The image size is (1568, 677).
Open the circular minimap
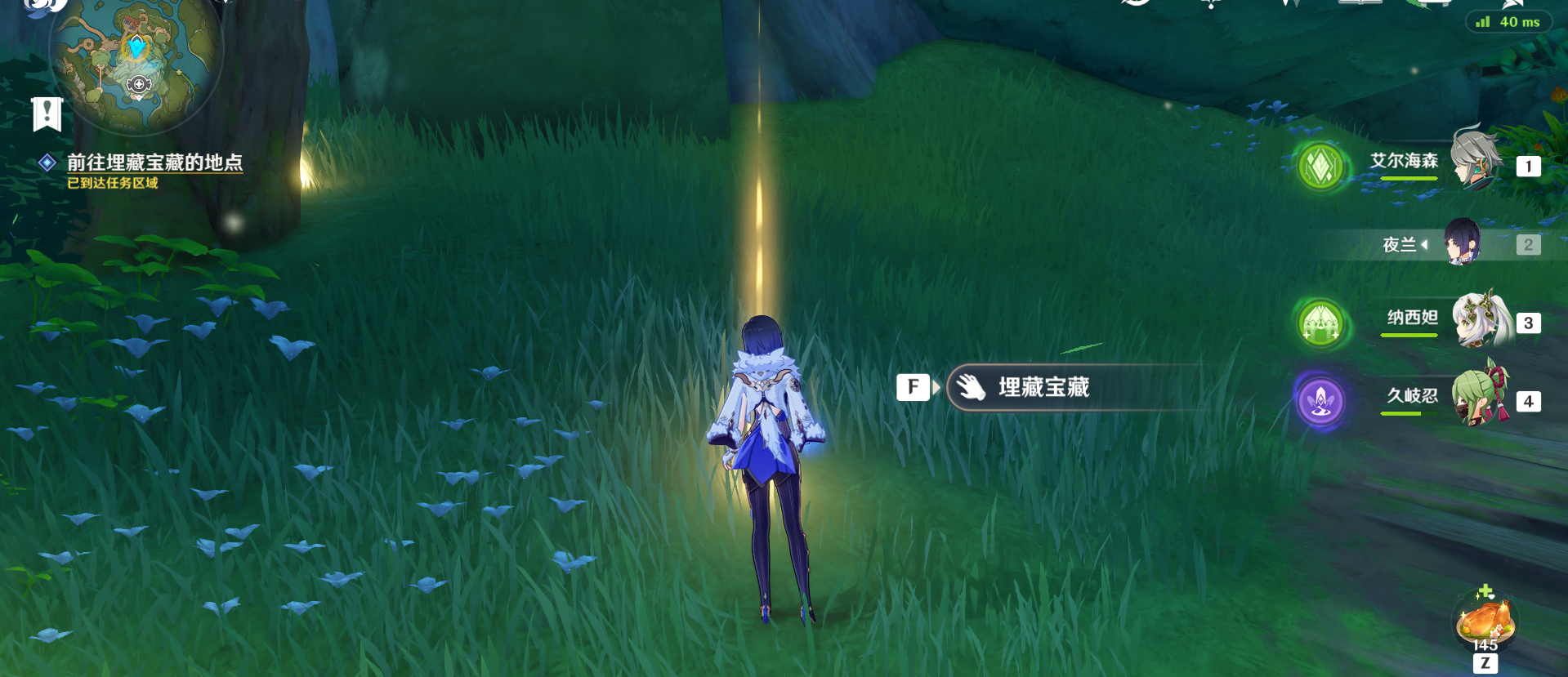click(136, 59)
